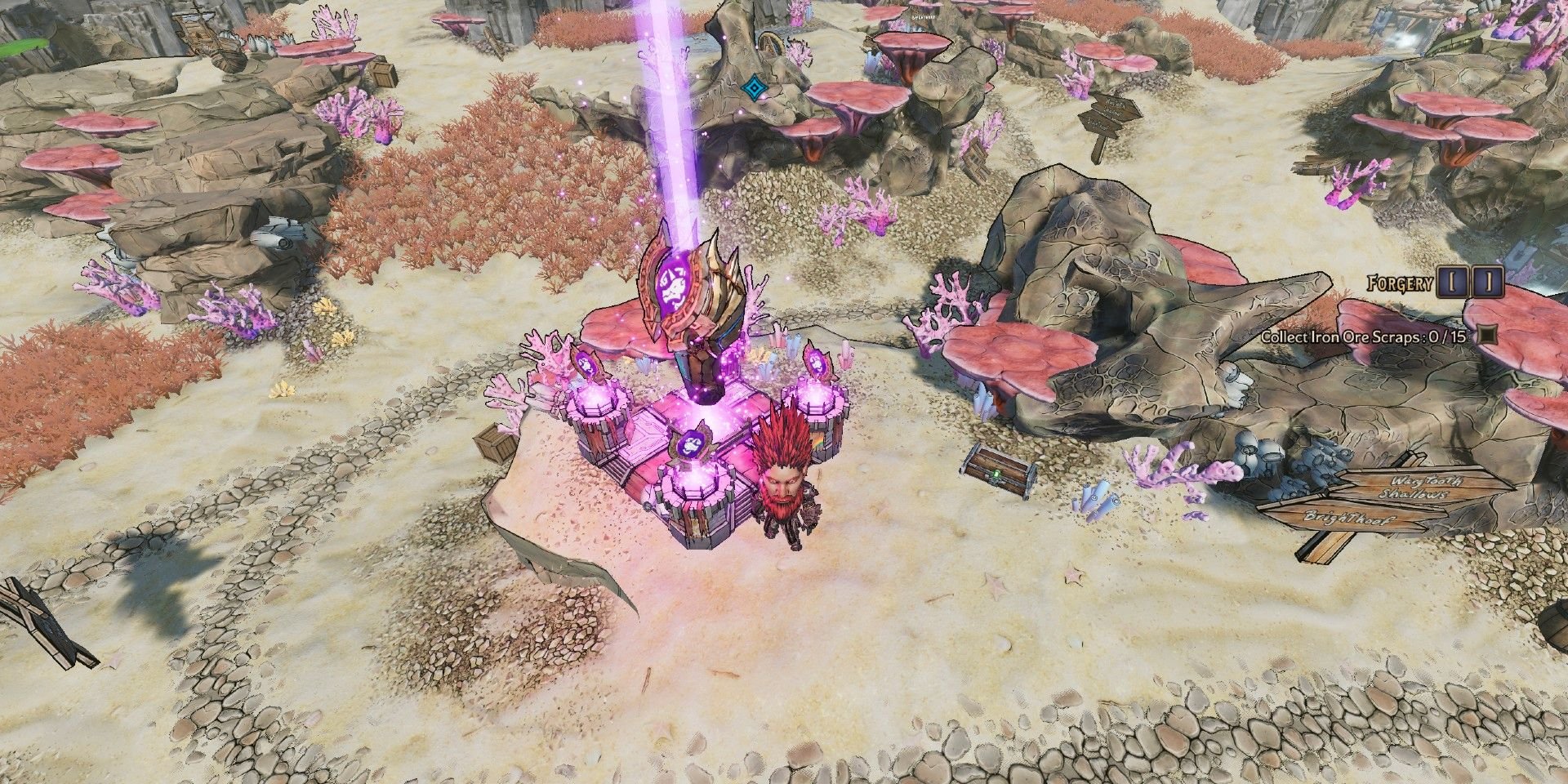Open the wooden crate left of the shrine
1568x784 pixels.
point(494,445)
